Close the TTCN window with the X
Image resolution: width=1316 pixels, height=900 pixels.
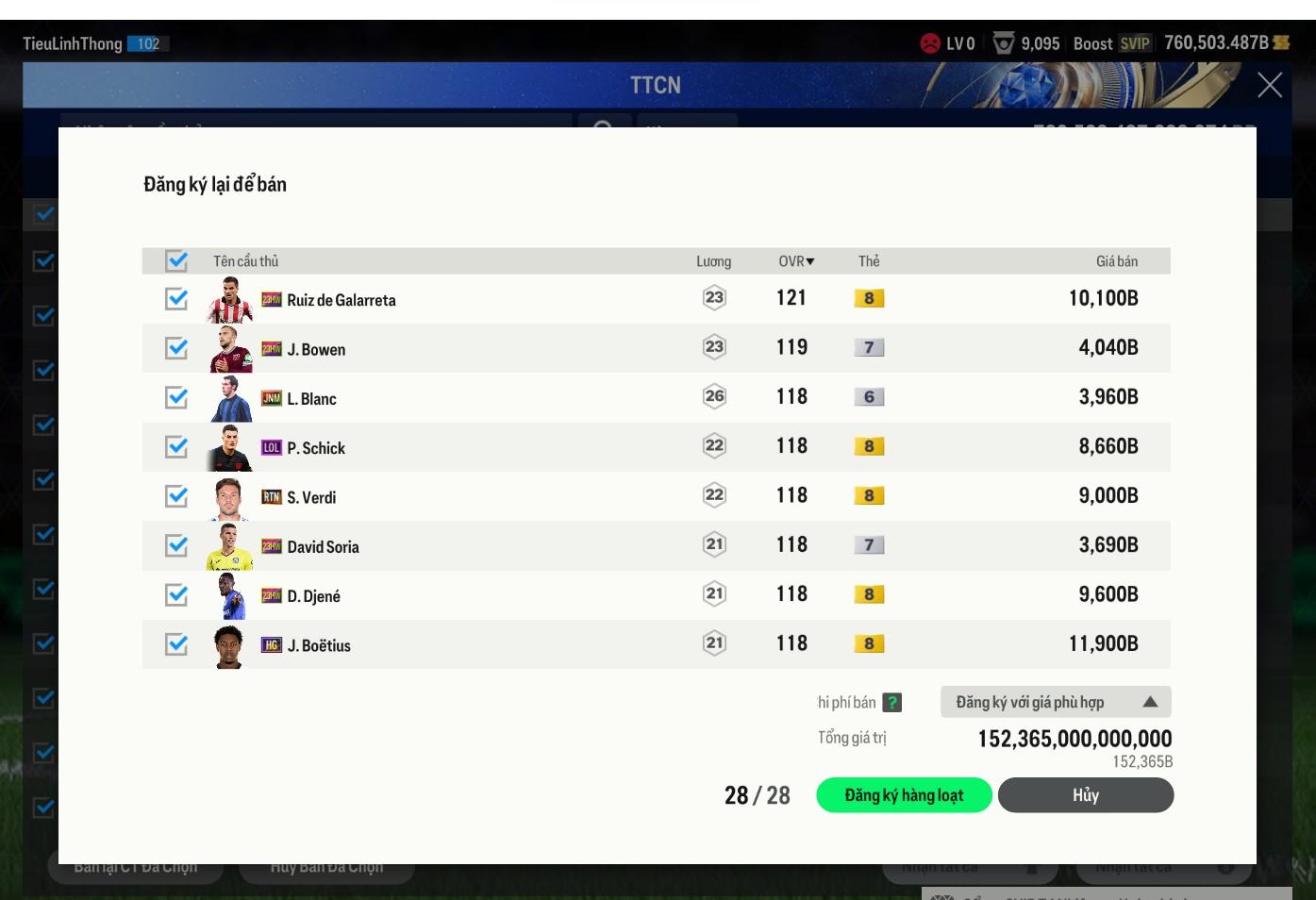(x=1270, y=86)
